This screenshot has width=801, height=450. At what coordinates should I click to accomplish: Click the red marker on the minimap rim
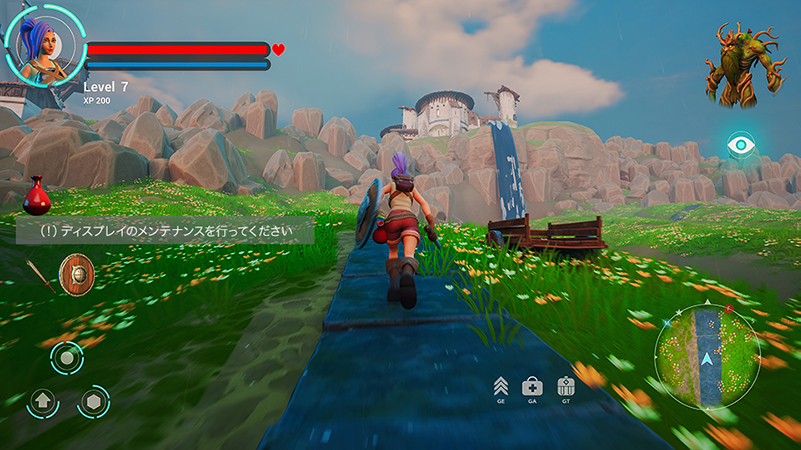point(728,310)
